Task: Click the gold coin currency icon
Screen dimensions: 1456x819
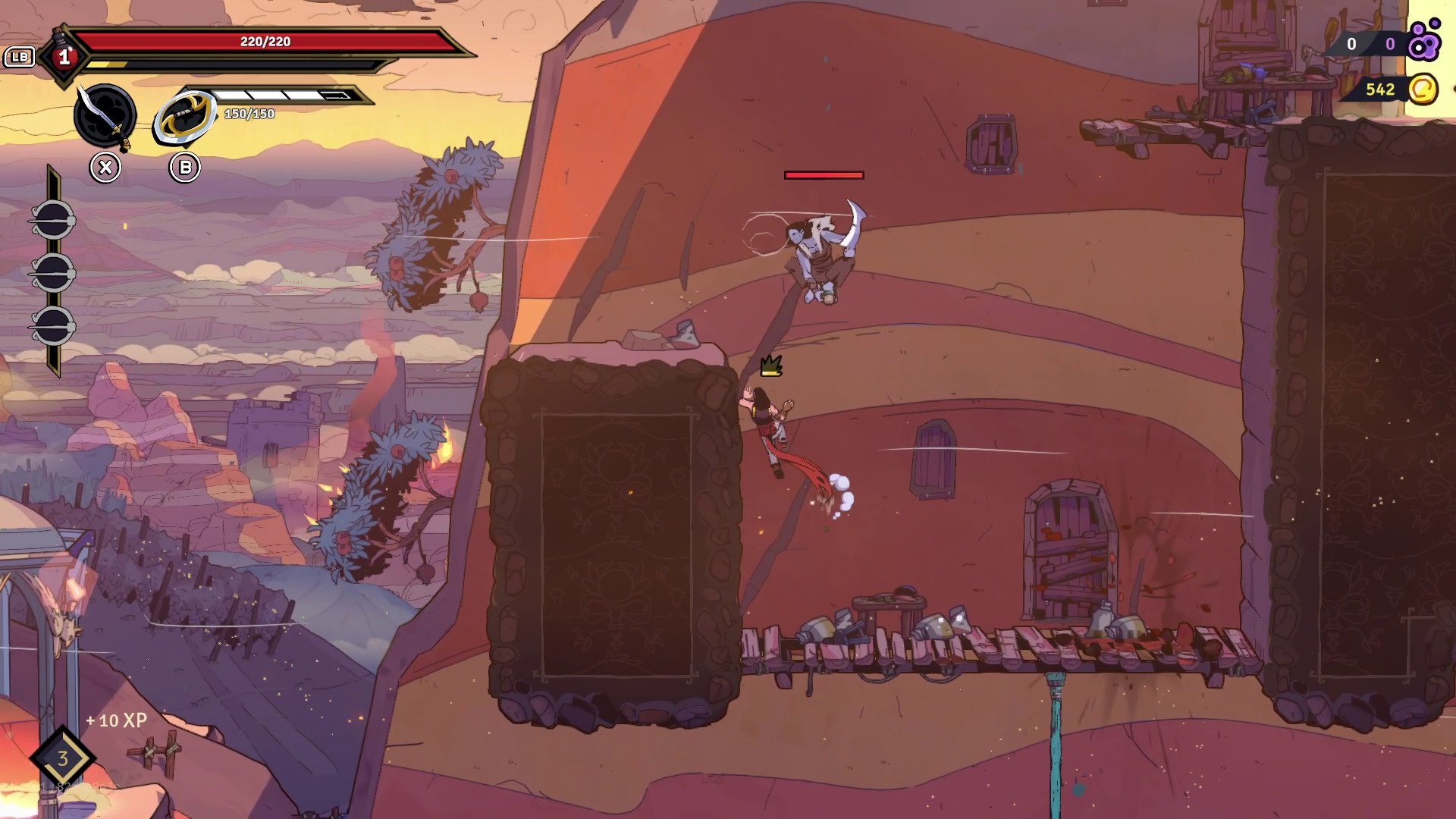Action: [x=1423, y=89]
